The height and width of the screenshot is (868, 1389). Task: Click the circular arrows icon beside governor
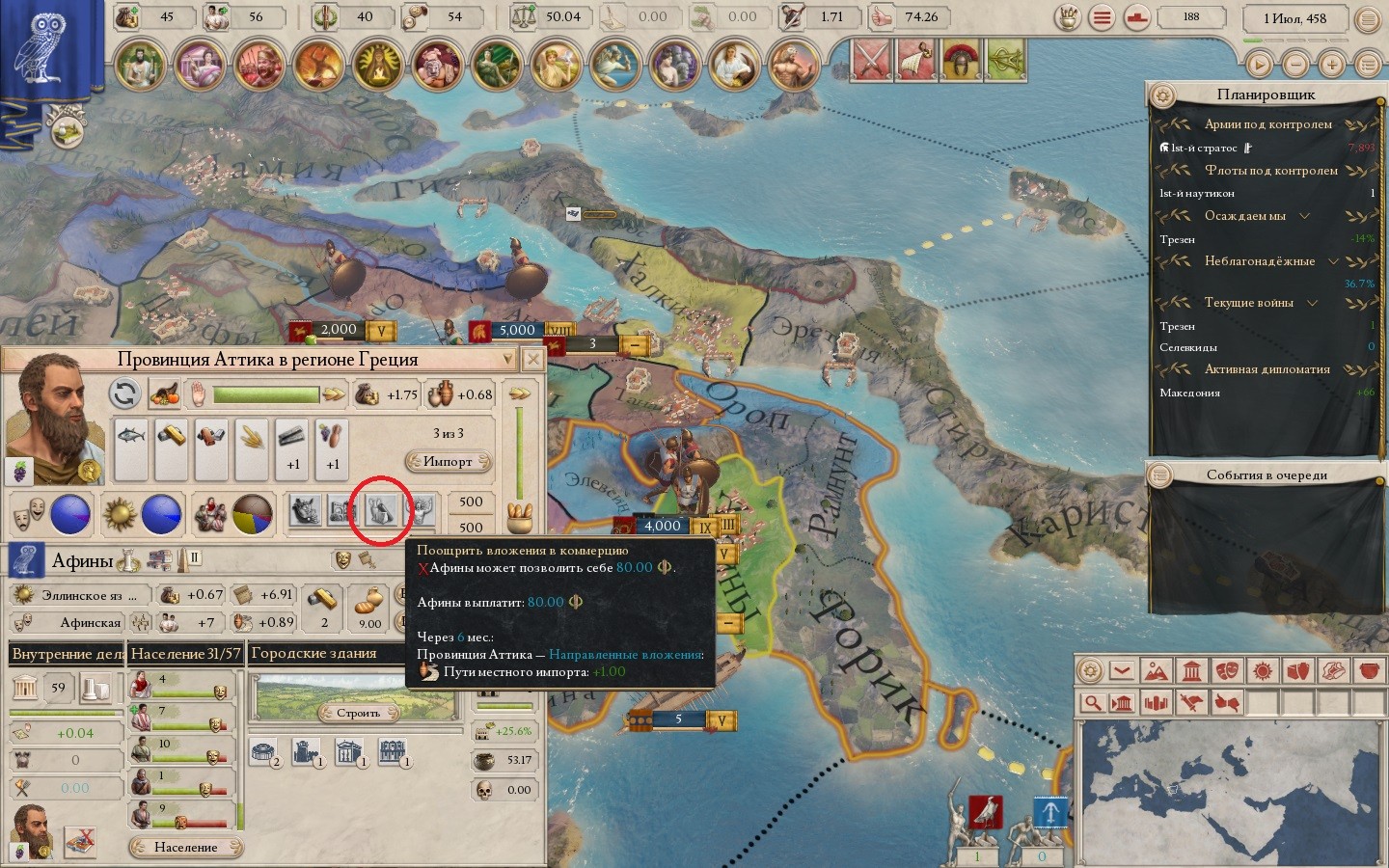click(124, 393)
